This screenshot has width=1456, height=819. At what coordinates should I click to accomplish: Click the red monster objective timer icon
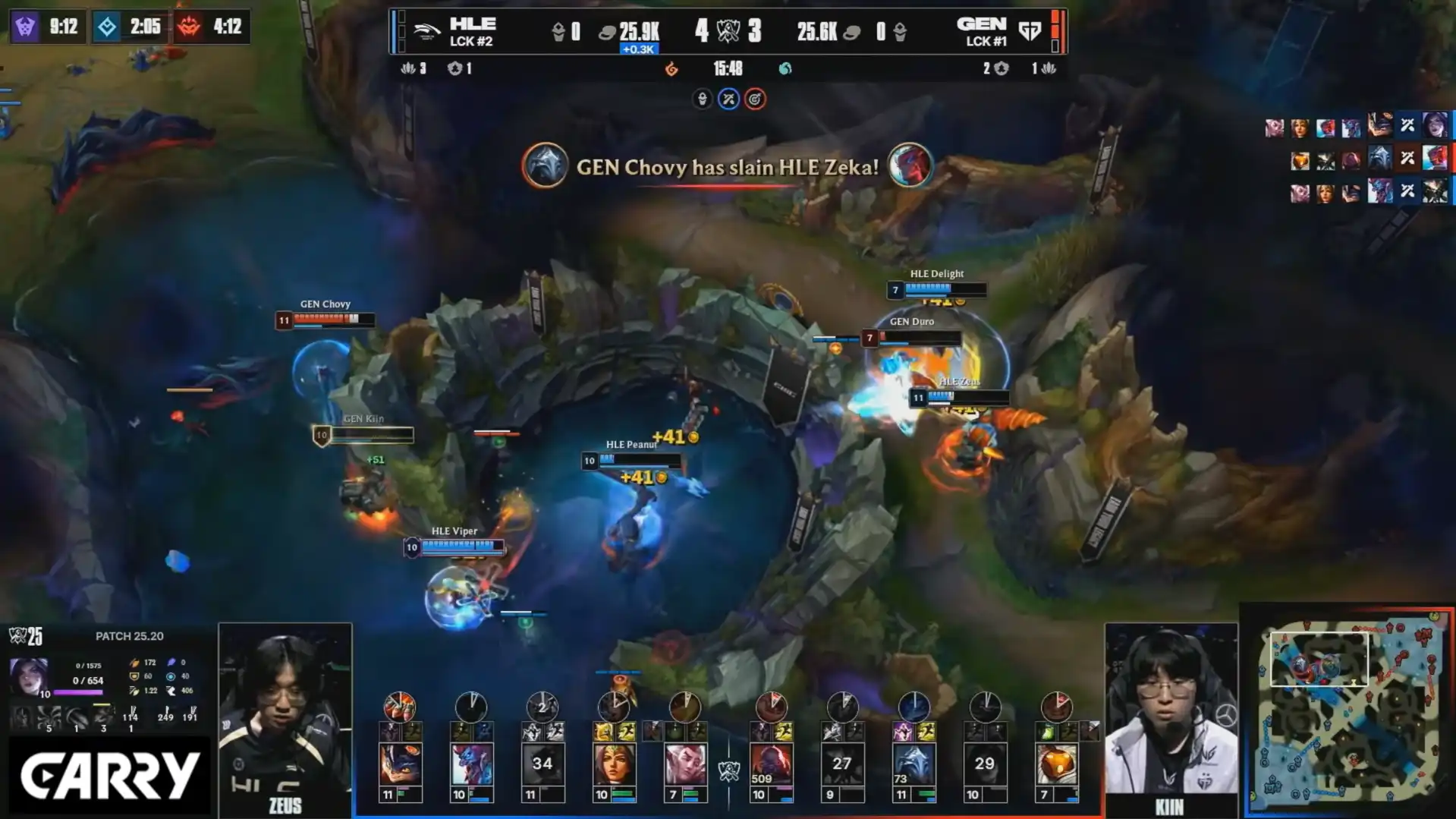pyautogui.click(x=189, y=27)
